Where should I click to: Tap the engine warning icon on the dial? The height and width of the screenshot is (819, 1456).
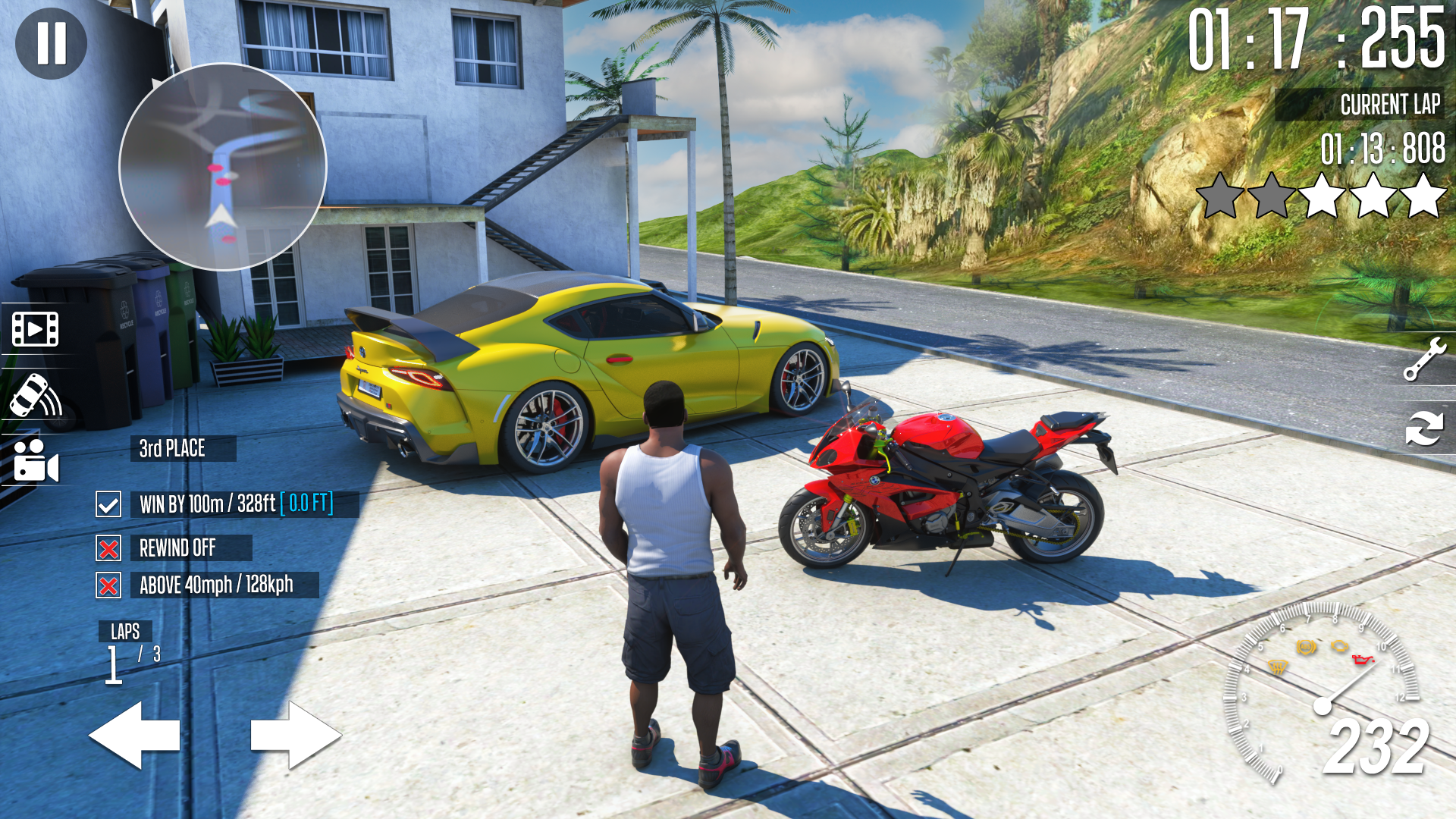pos(1340,645)
